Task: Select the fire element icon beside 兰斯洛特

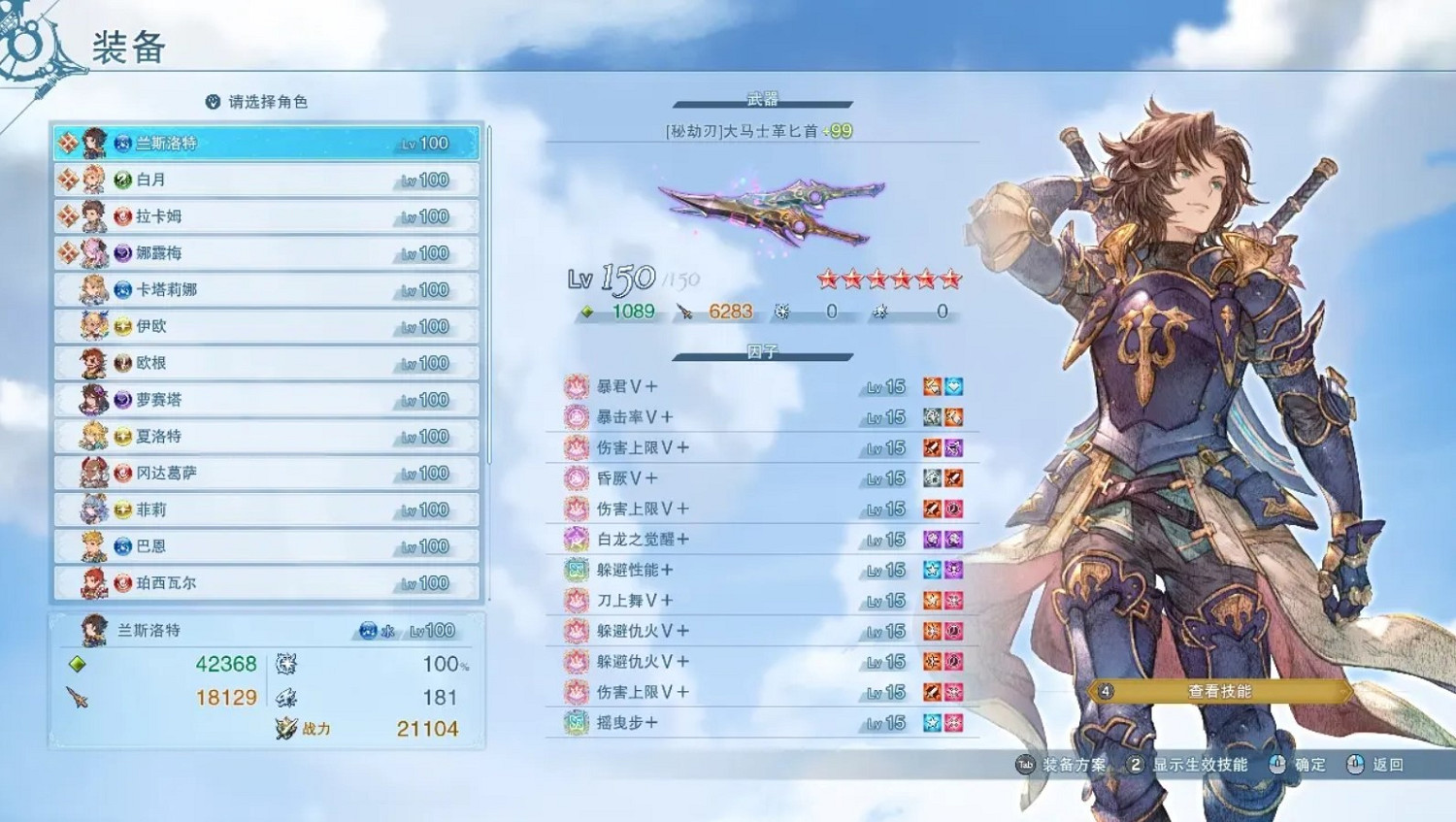Action: 121,143
